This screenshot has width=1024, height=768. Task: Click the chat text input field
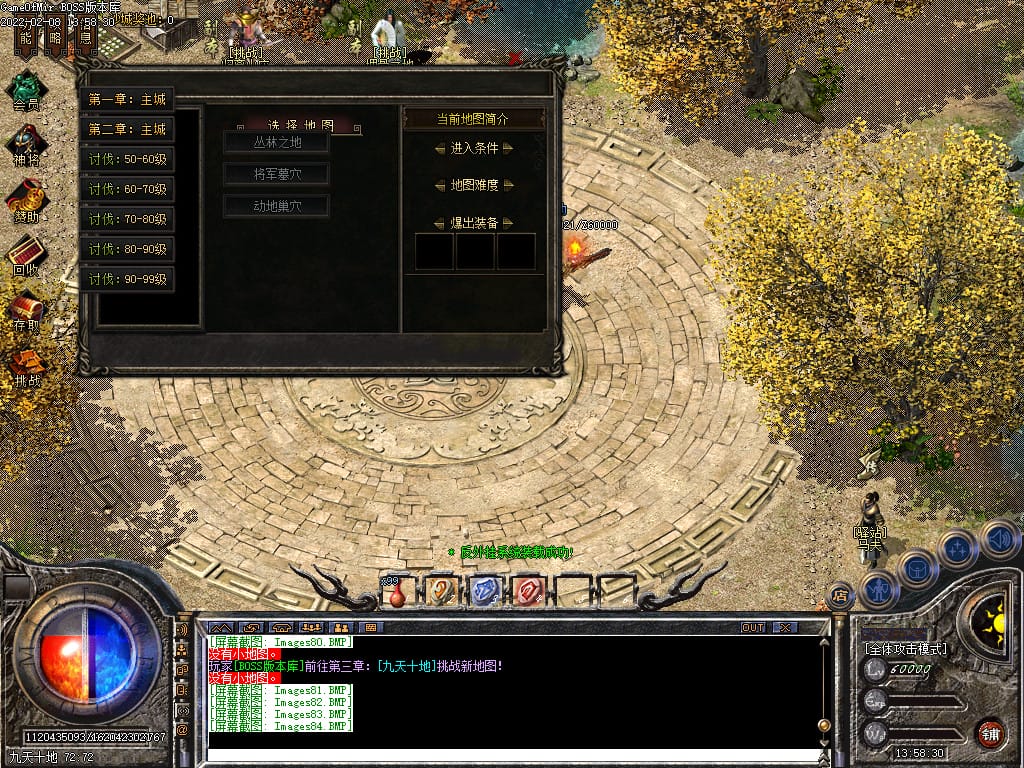(510, 756)
